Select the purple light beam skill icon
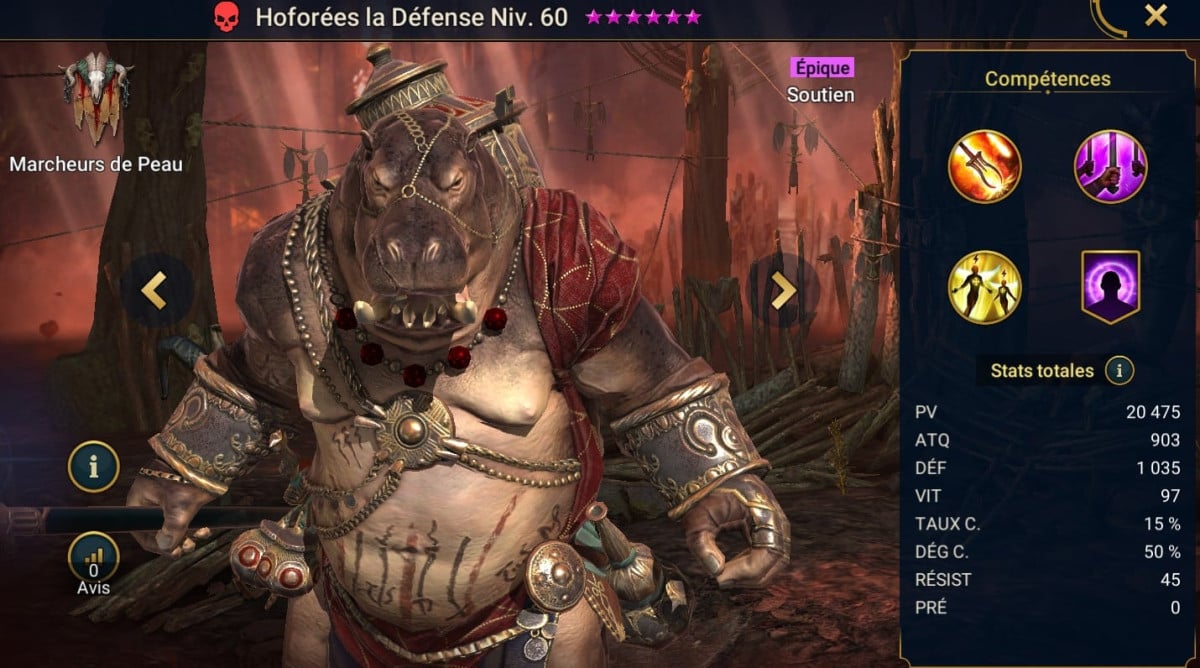The height and width of the screenshot is (668, 1200). (x=1110, y=166)
